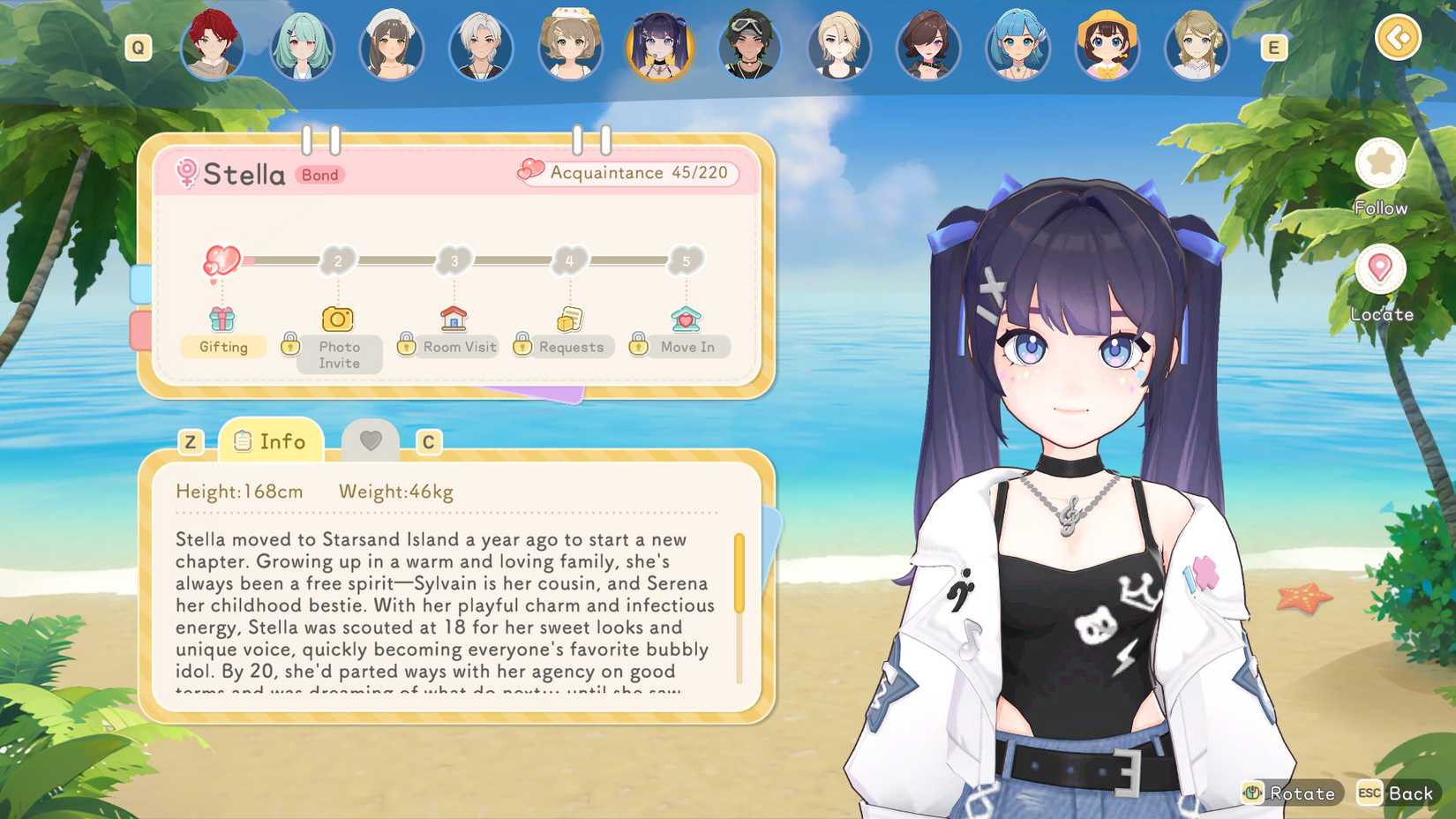The image size is (1456, 819).
Task: Click the heart icon beside Acquaintance counter
Action: tap(529, 170)
